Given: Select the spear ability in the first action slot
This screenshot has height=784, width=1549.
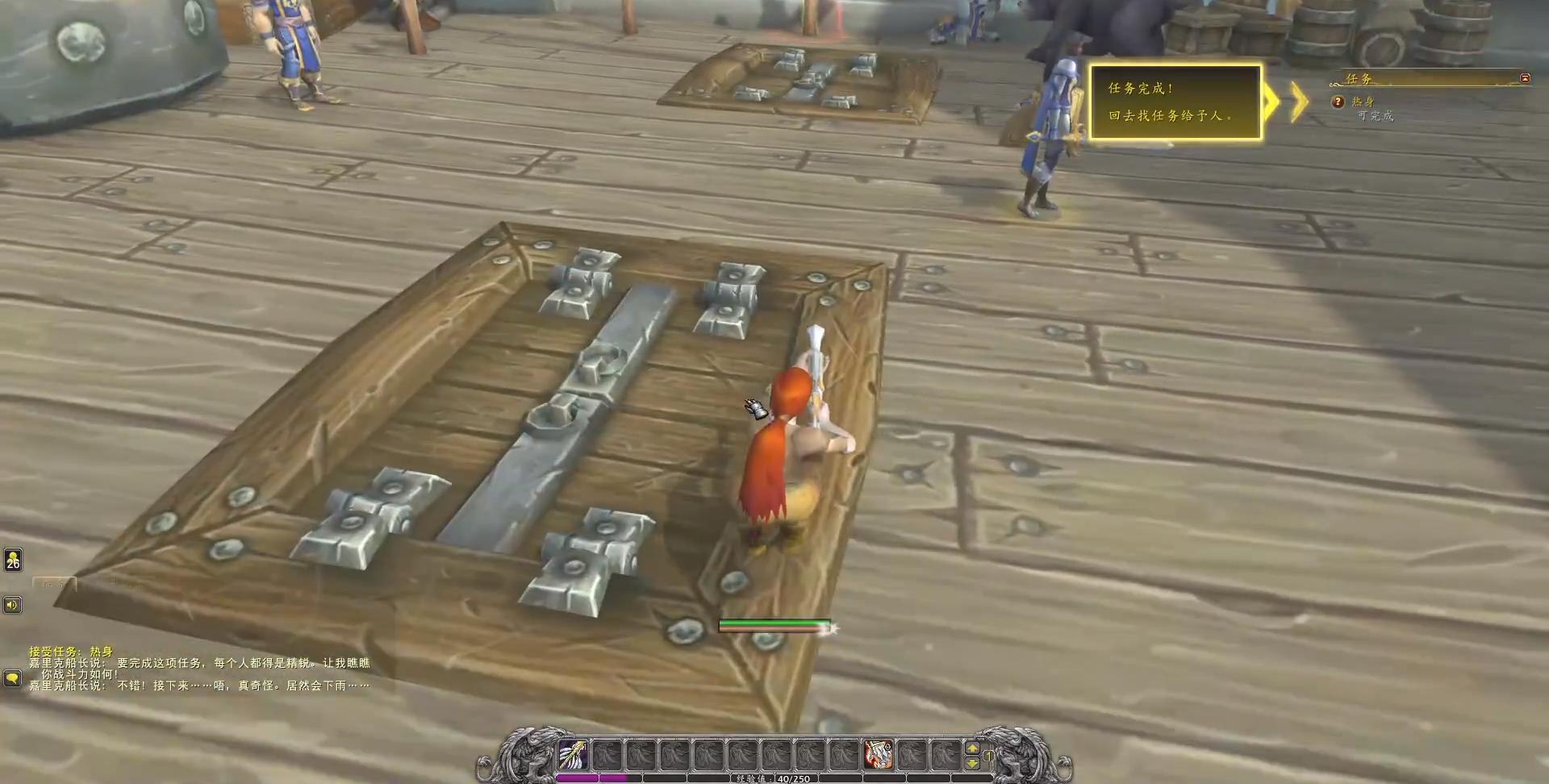Looking at the screenshot, I should (x=572, y=755).
